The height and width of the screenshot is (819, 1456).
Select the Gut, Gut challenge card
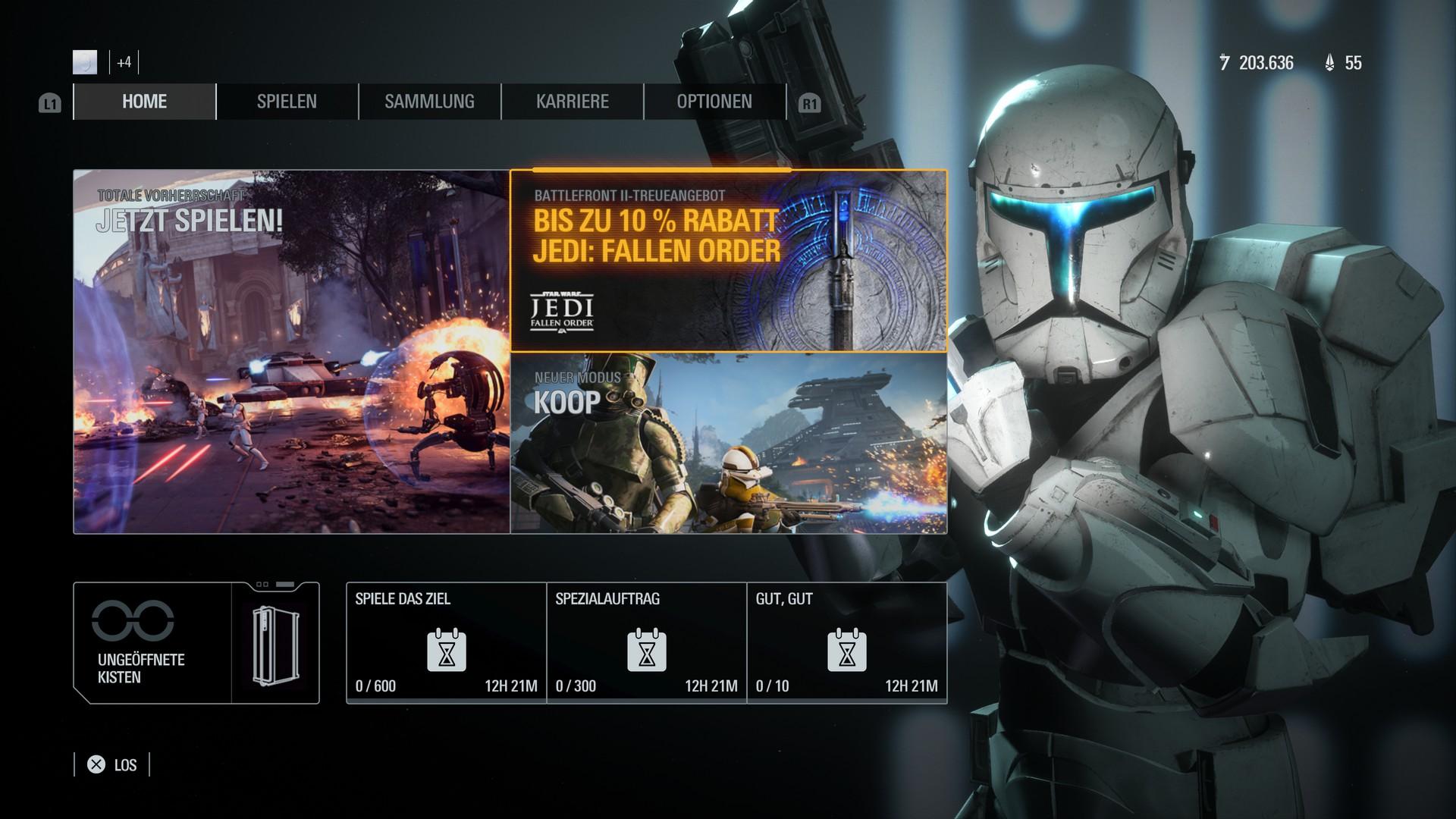coord(846,643)
